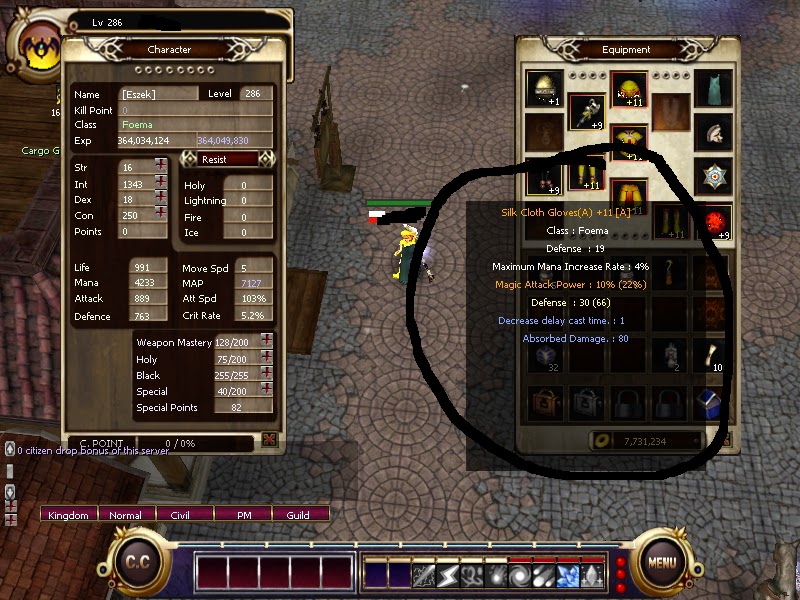Switch to the Guild chat tab
The image size is (800, 600).
tap(298, 515)
